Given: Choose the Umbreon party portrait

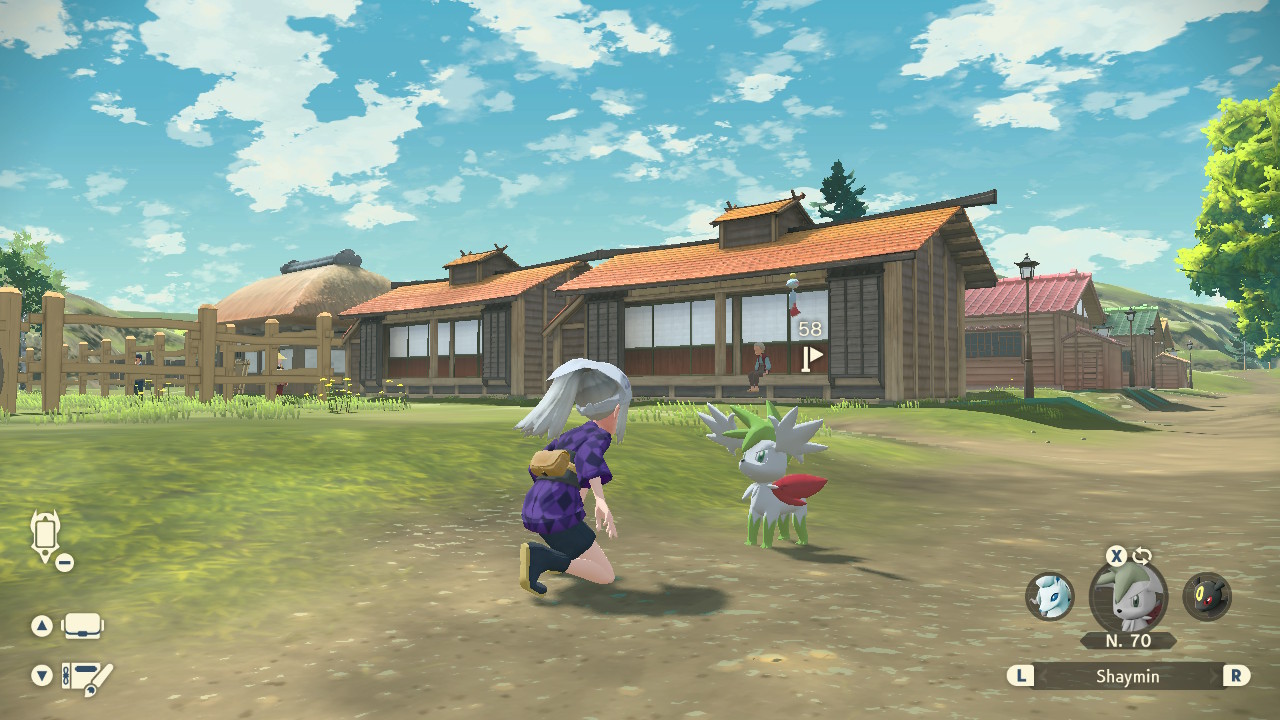Looking at the screenshot, I should pyautogui.click(x=1207, y=597).
